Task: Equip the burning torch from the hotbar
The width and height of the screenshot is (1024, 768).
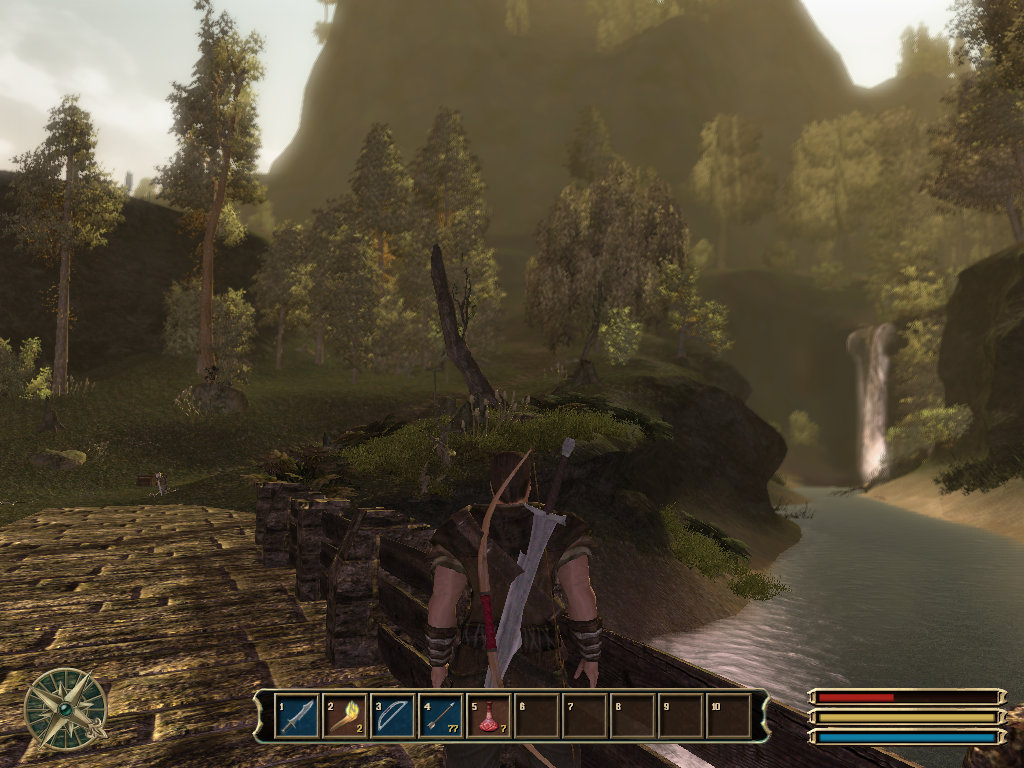Action: [345, 716]
